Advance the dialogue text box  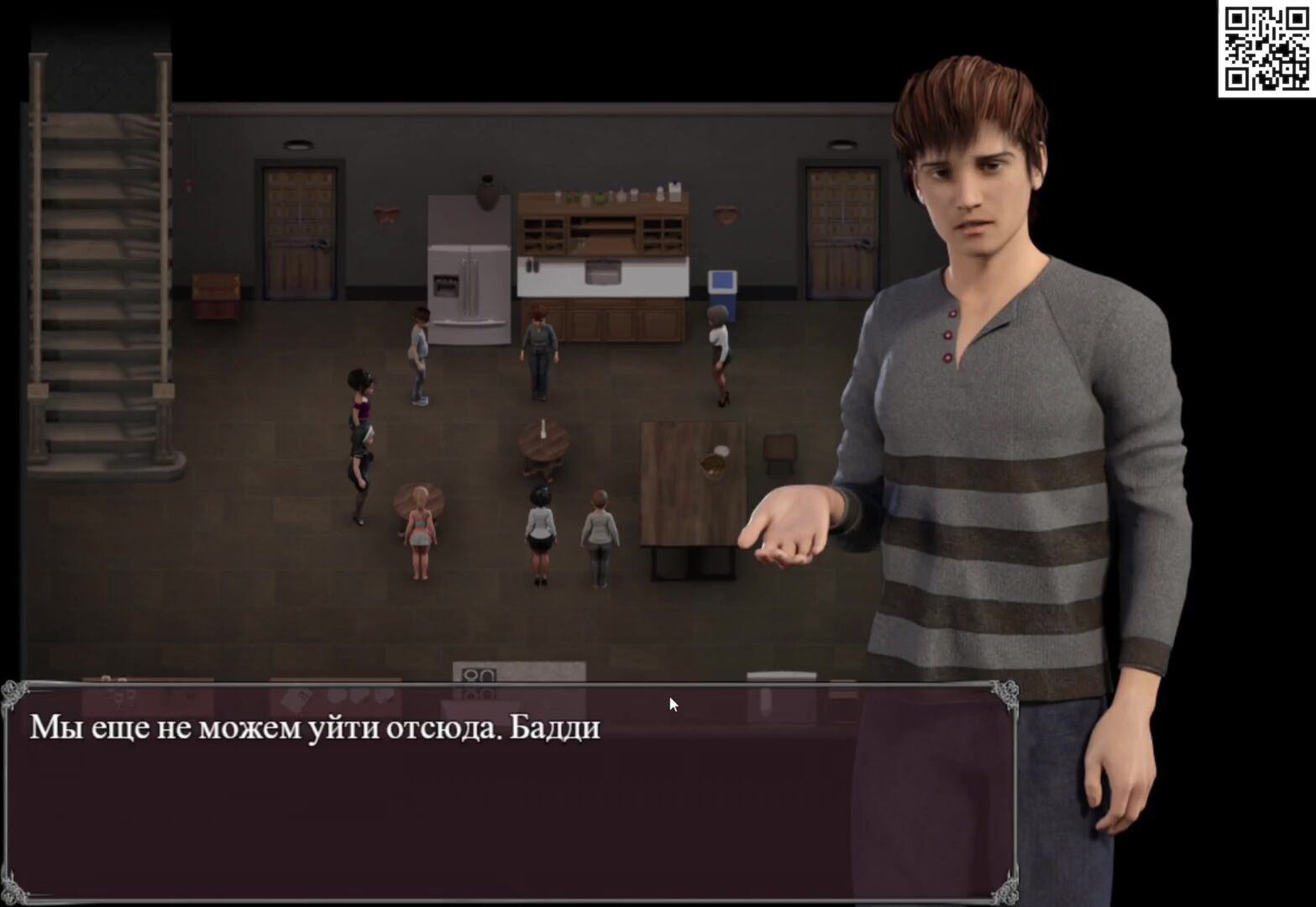pos(510,792)
